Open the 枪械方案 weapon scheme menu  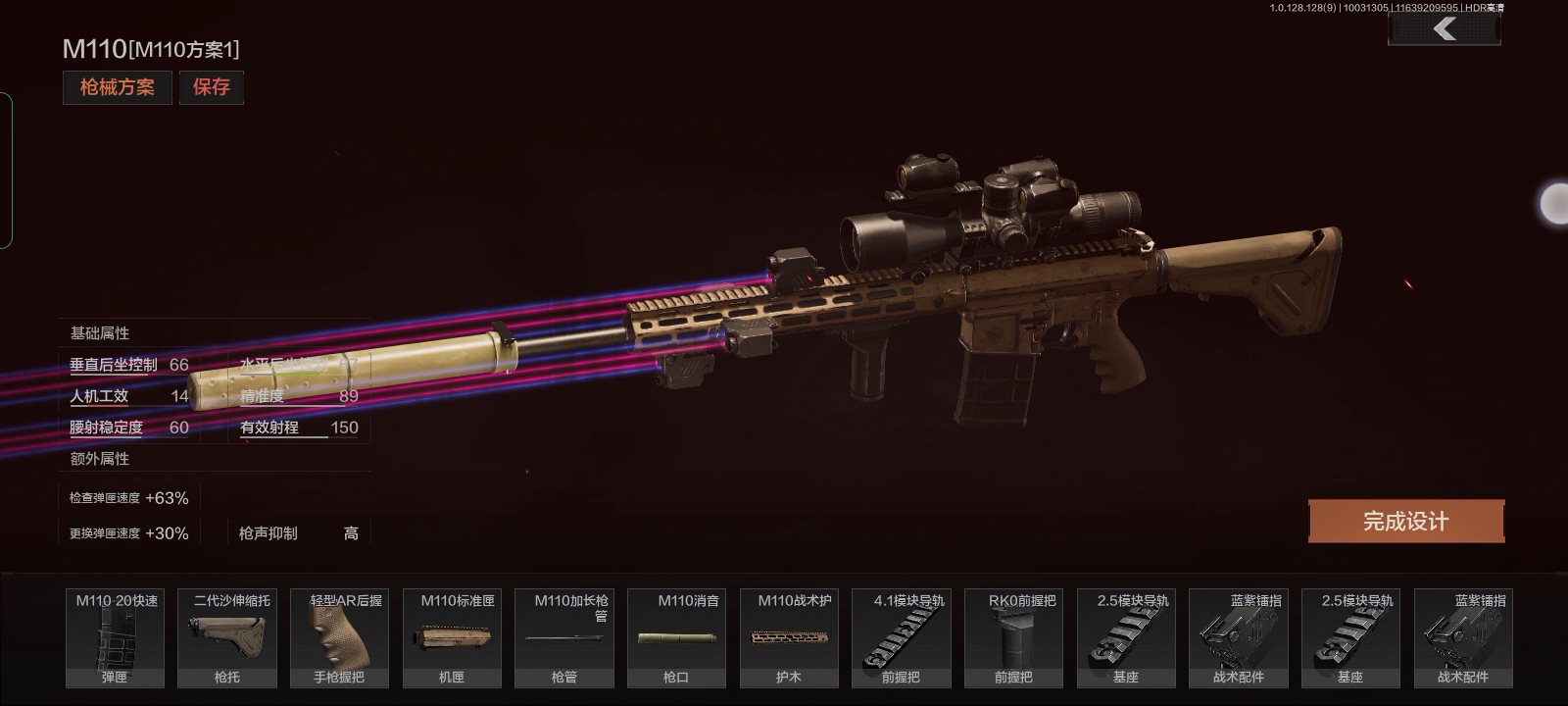[x=117, y=87]
